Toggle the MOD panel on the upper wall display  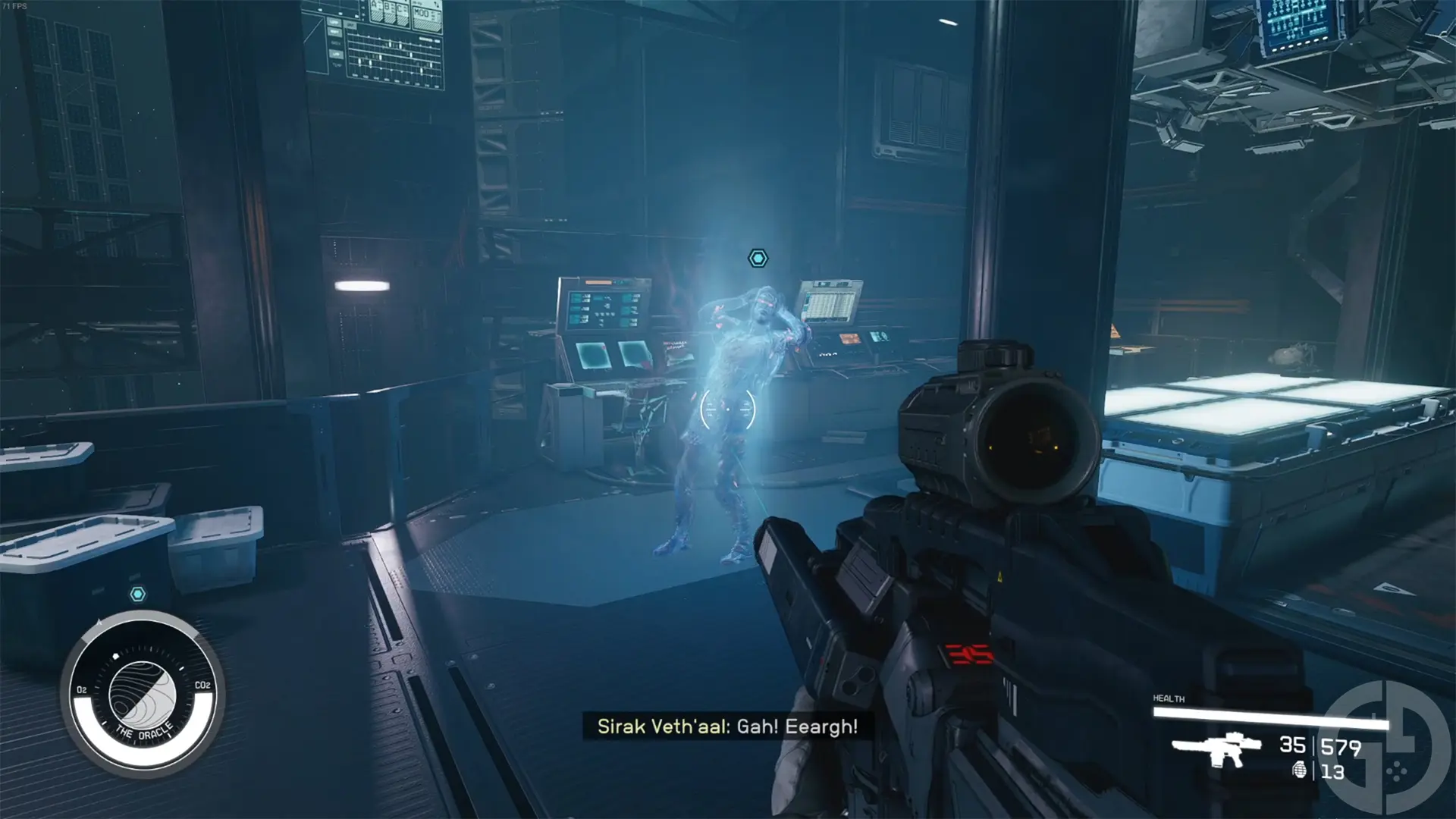coord(422,14)
